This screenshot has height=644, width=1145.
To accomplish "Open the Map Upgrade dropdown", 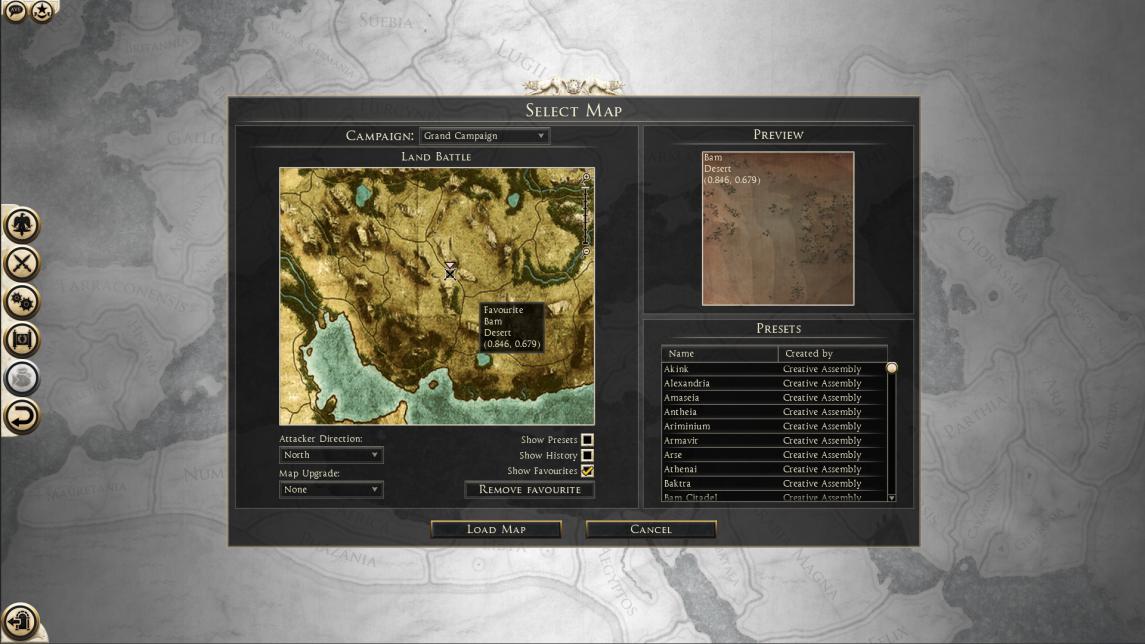I will pyautogui.click(x=331, y=490).
